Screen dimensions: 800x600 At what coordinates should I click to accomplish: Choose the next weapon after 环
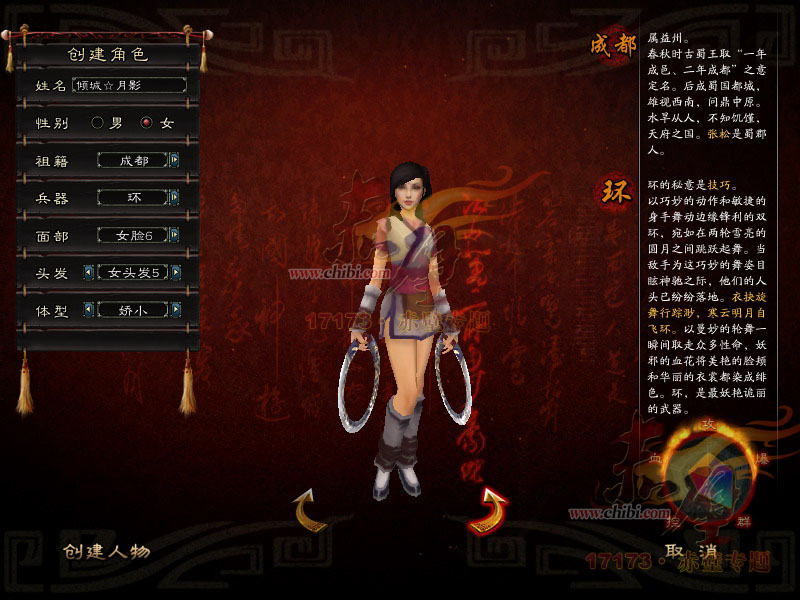click(x=175, y=198)
